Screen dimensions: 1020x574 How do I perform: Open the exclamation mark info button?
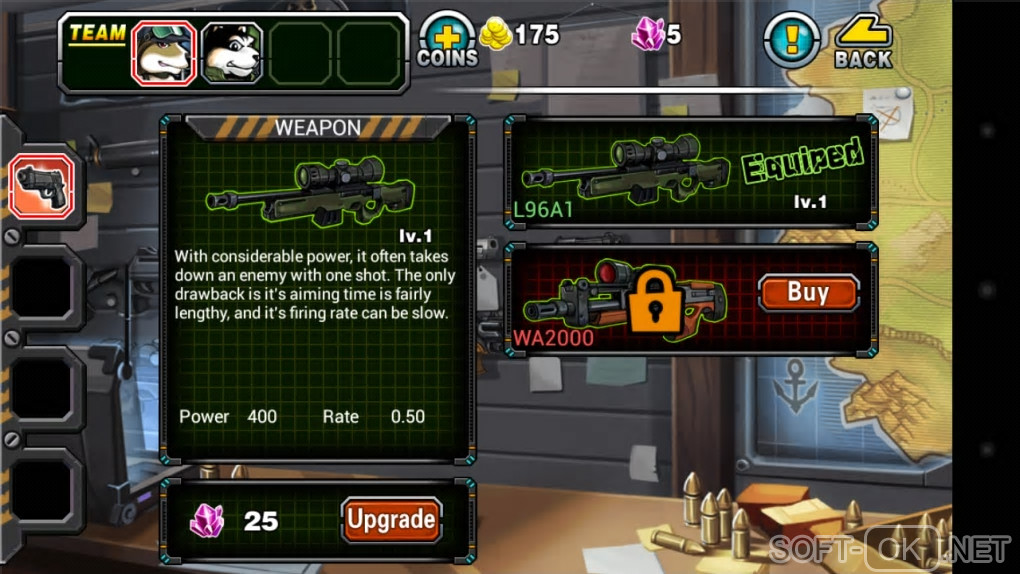tap(792, 40)
